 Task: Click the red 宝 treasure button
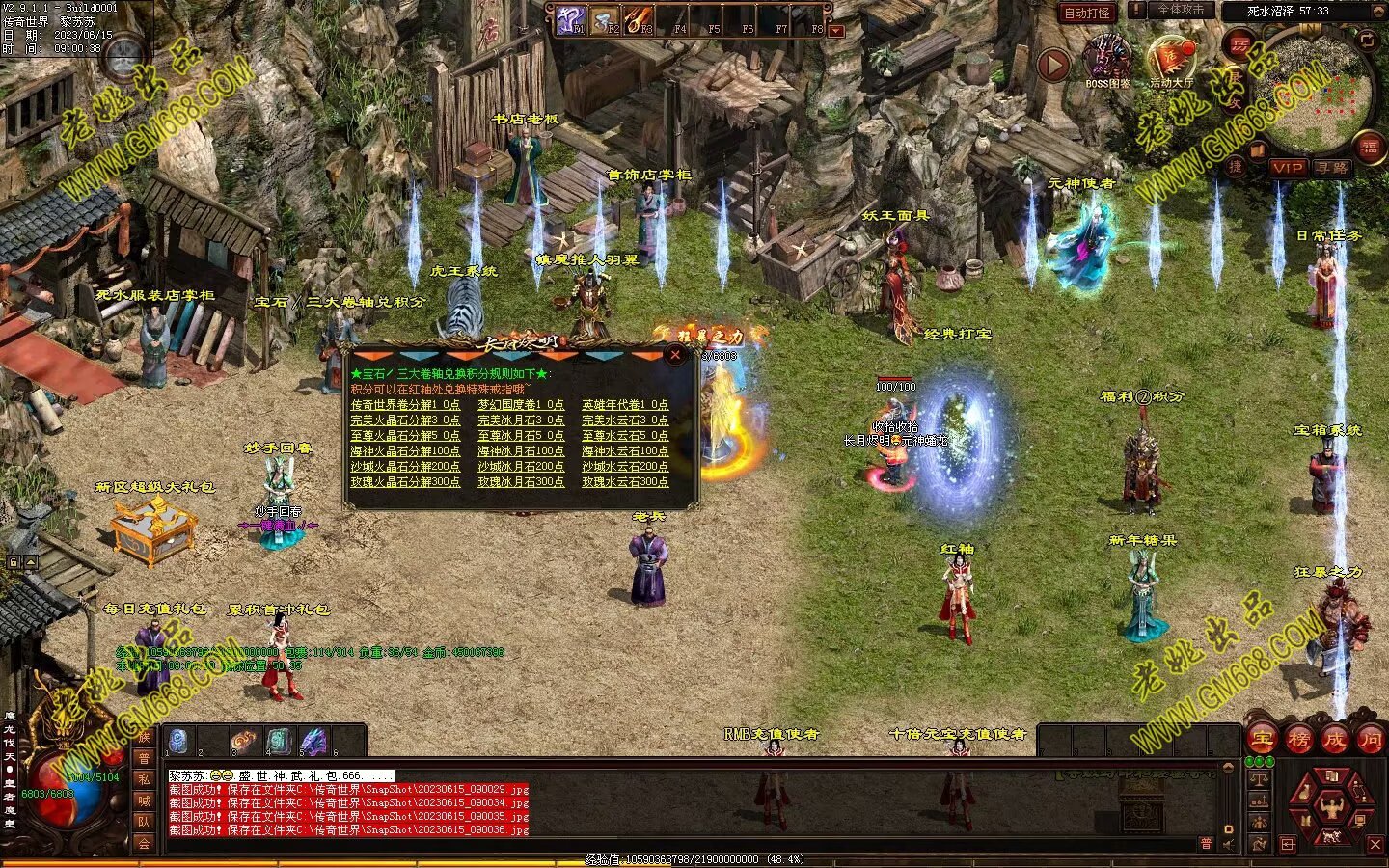pos(1261,740)
